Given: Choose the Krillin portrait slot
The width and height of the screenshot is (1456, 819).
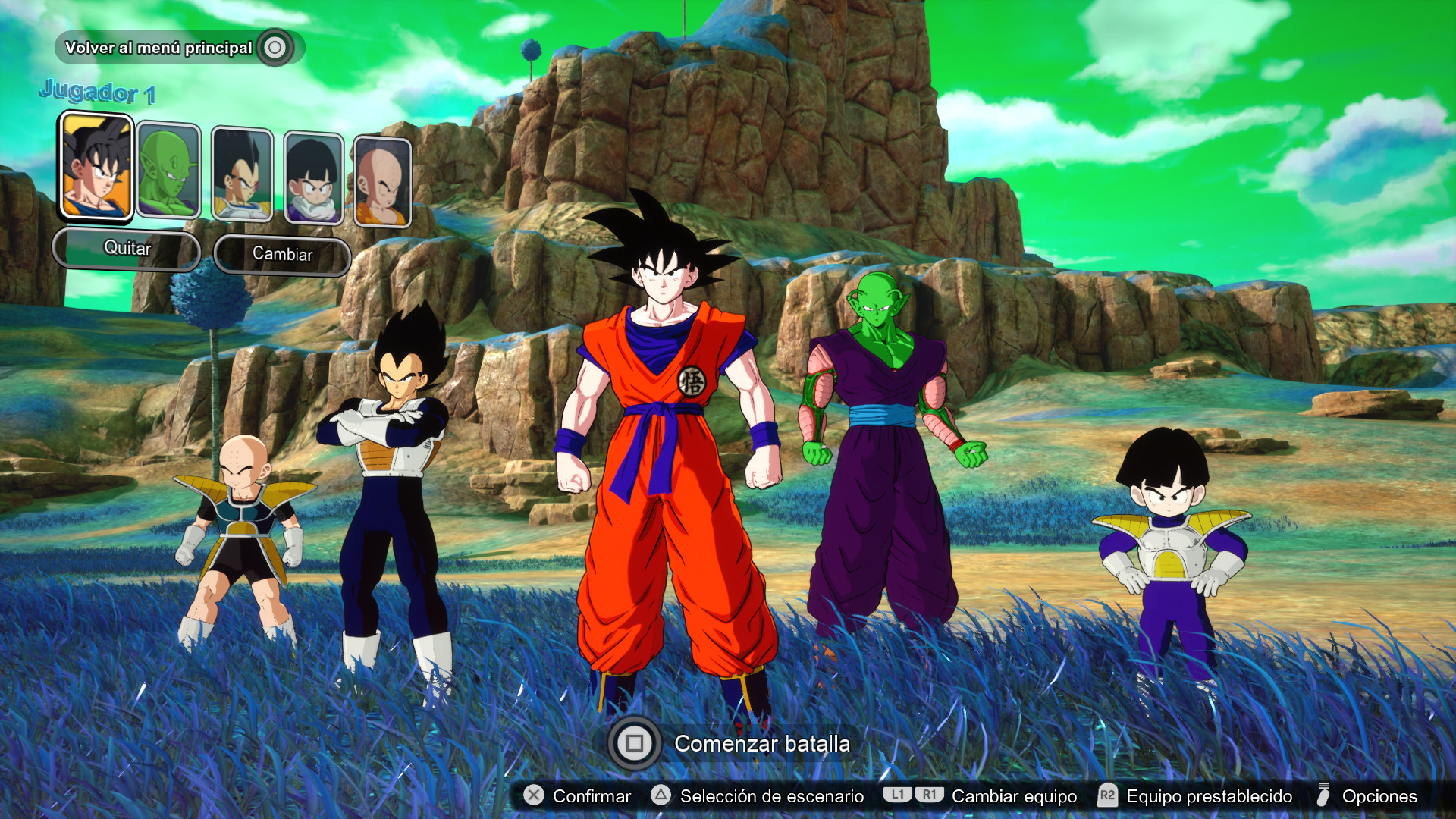Looking at the screenshot, I should [x=382, y=183].
